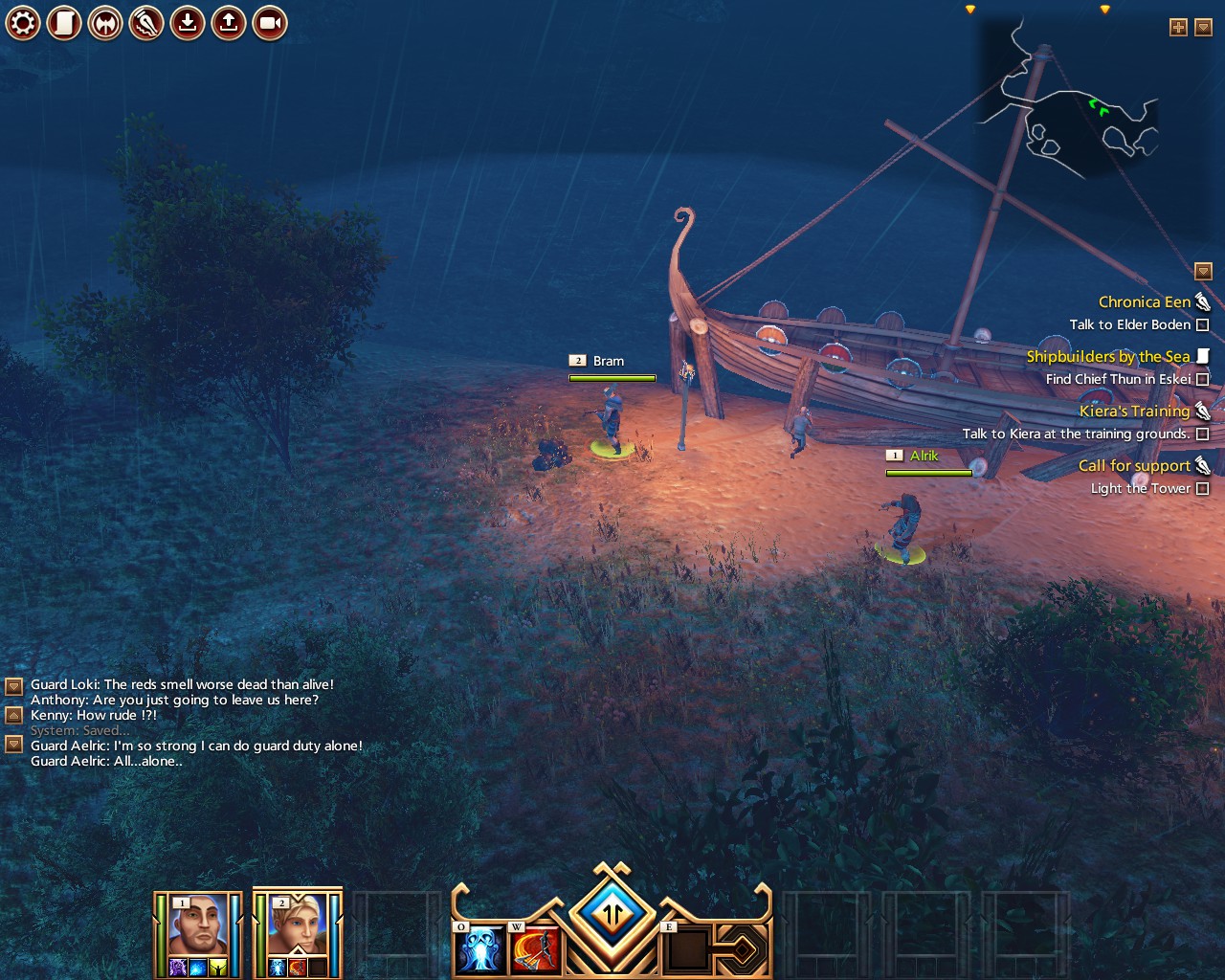Open the gear settings menu
The width and height of the screenshot is (1225, 980).
coord(23,23)
